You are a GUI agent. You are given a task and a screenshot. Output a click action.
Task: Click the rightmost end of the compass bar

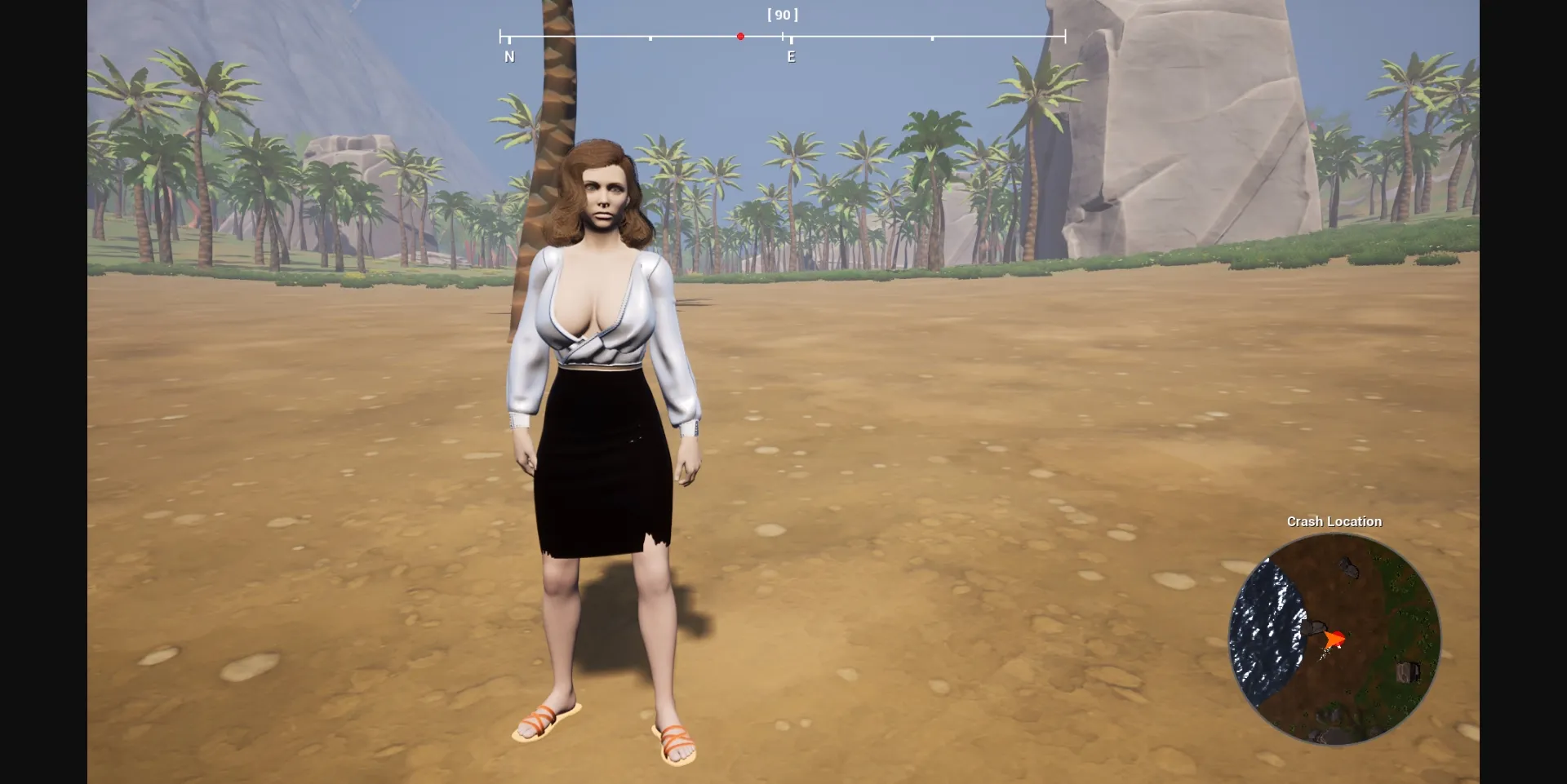tap(1065, 36)
